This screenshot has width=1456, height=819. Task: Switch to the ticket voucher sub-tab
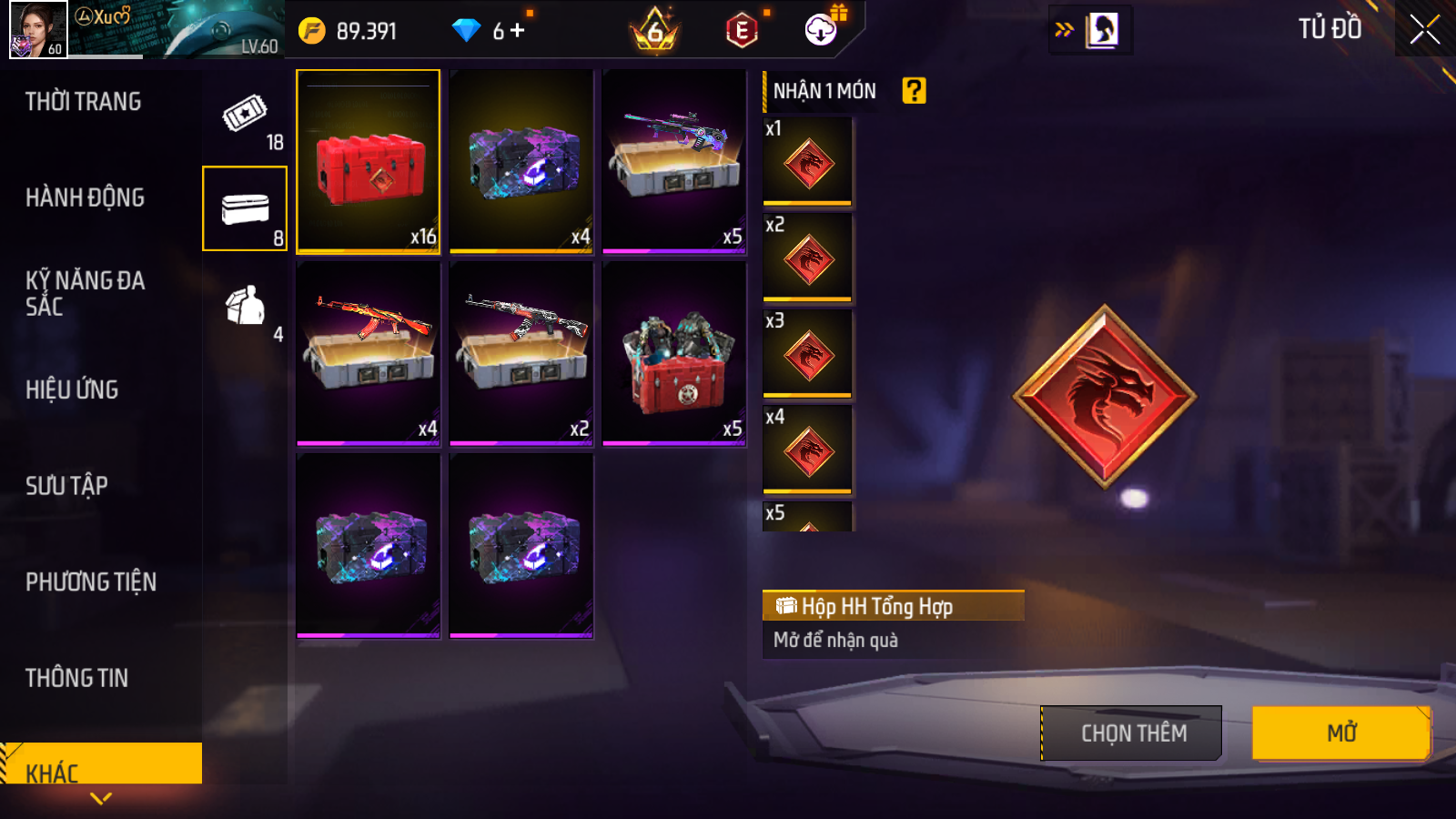(x=245, y=114)
